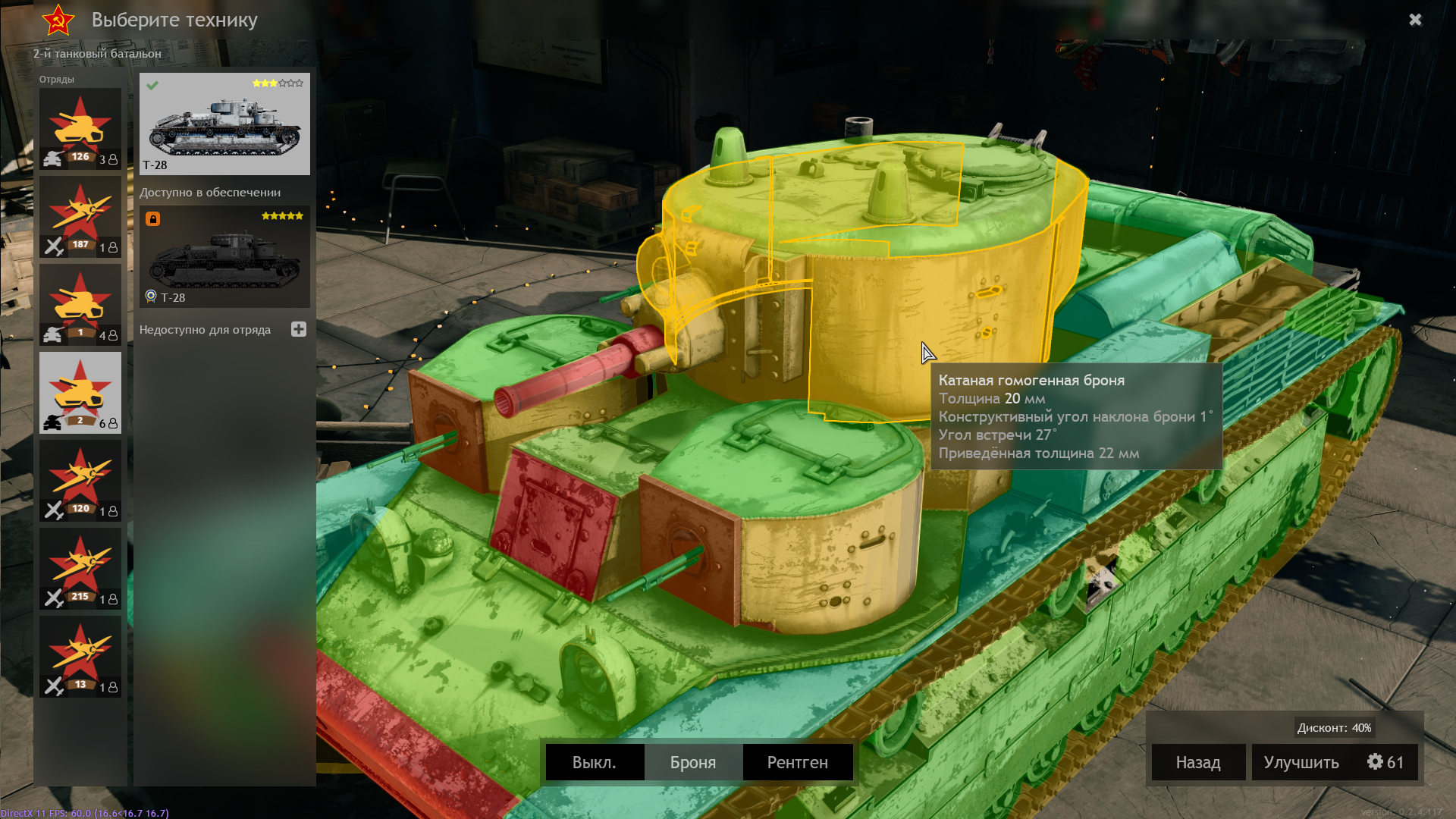Switch armor view to "Выкл."
Screen dimensions: 1456x819
(x=595, y=762)
